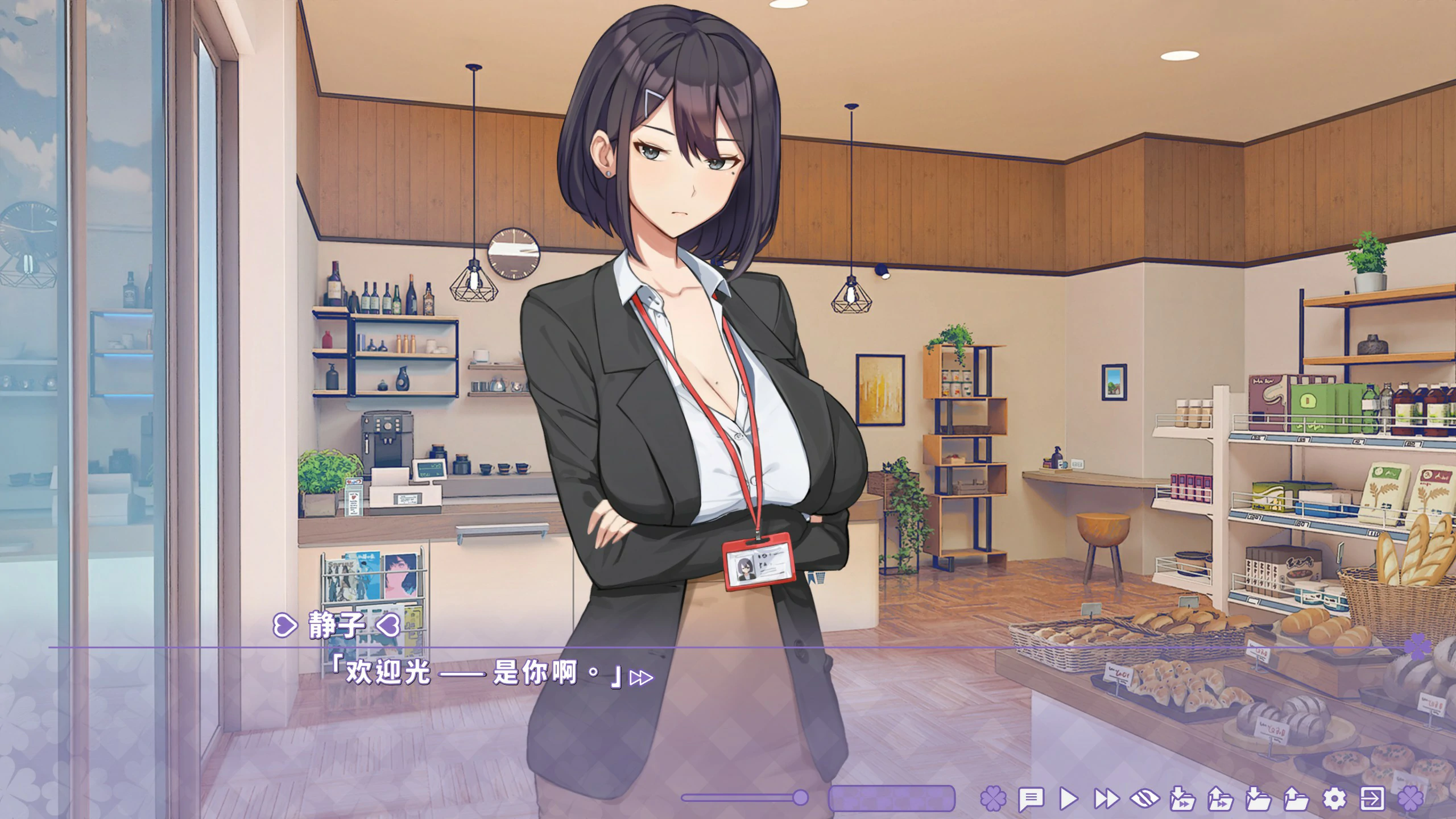Hide the interface using the eye icon
The image size is (1456, 819).
[x=1145, y=799]
